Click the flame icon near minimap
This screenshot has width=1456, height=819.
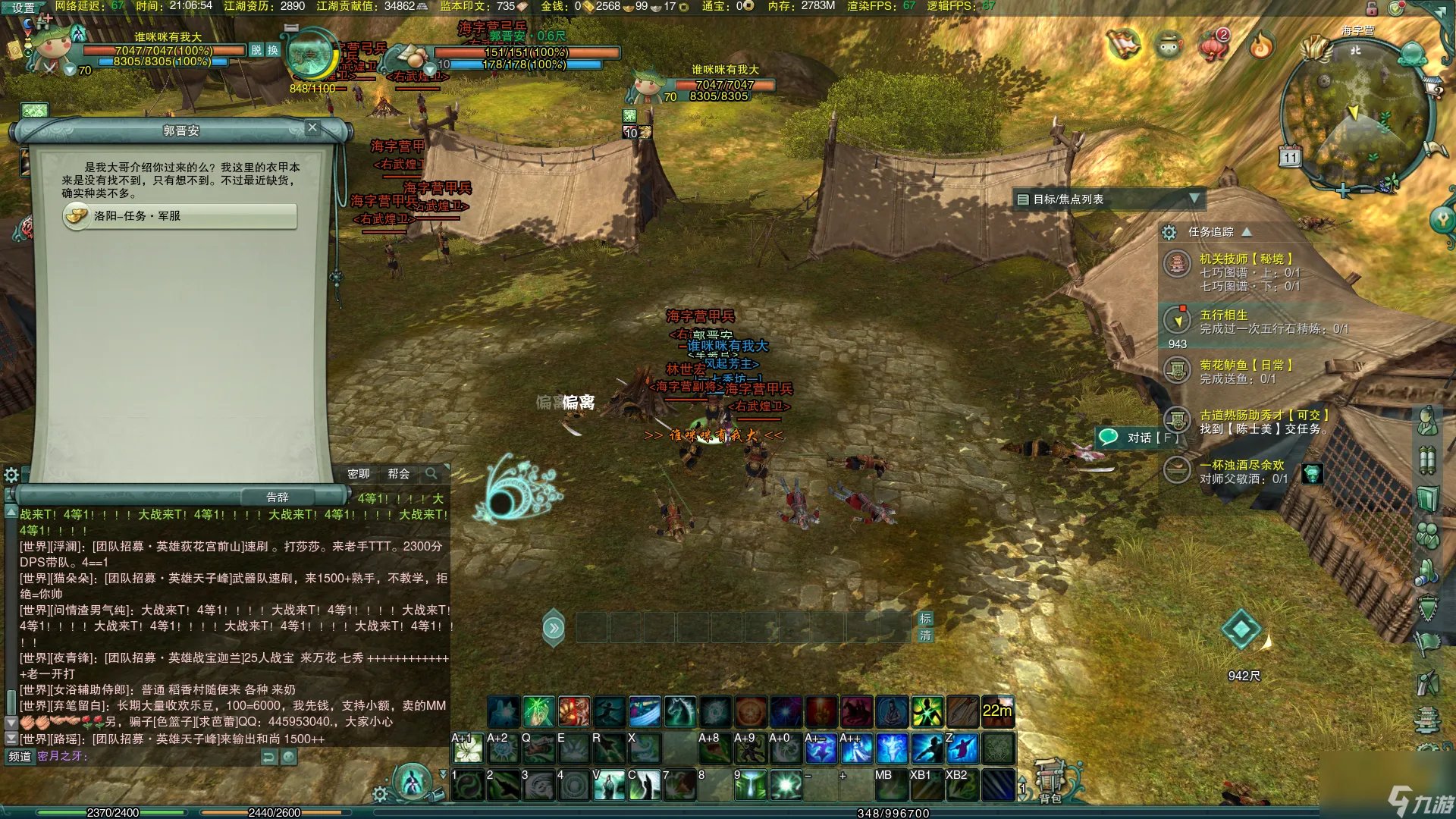click(1261, 45)
